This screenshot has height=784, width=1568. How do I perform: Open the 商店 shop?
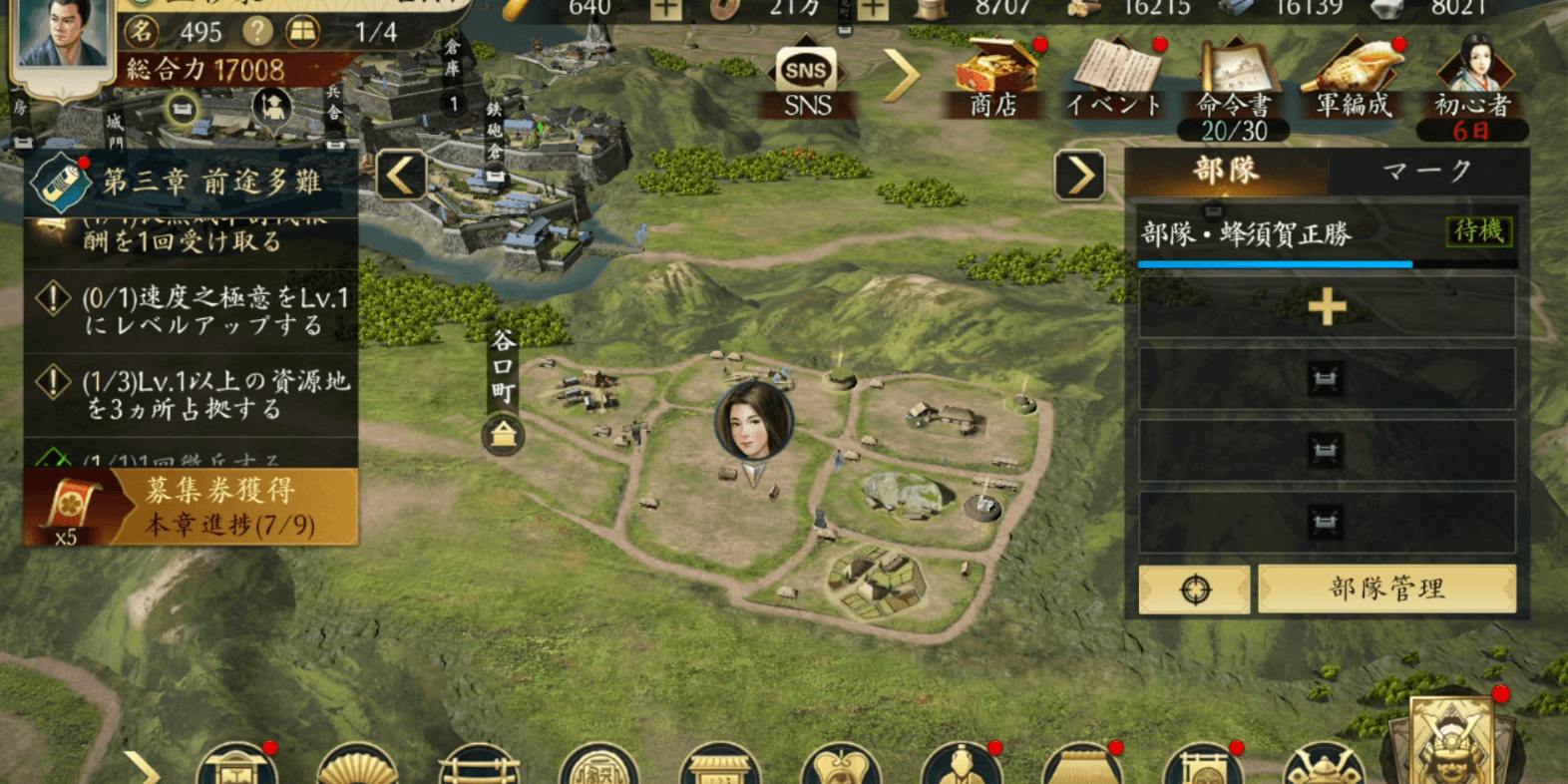(994, 79)
